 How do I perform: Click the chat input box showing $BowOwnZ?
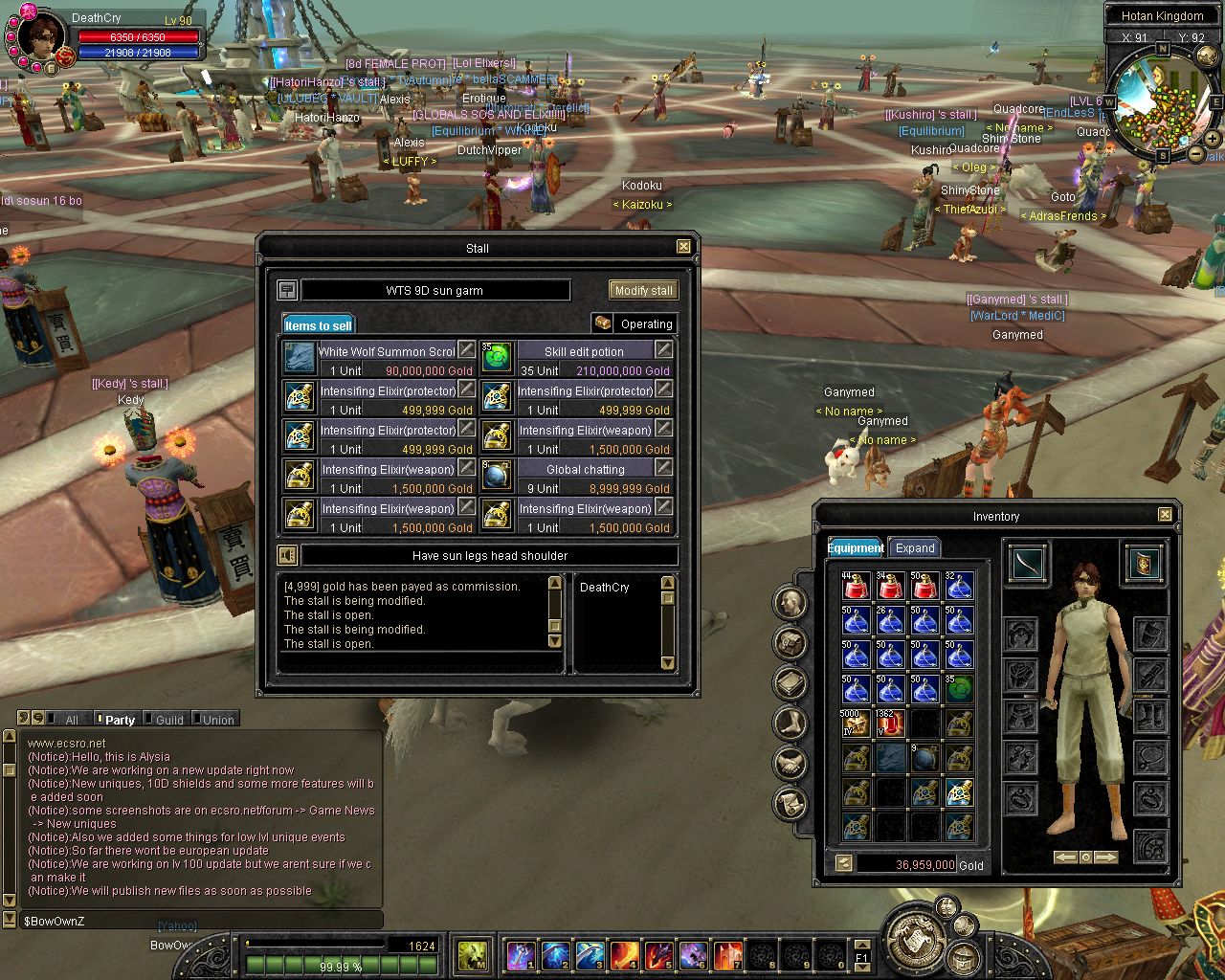pos(201,921)
